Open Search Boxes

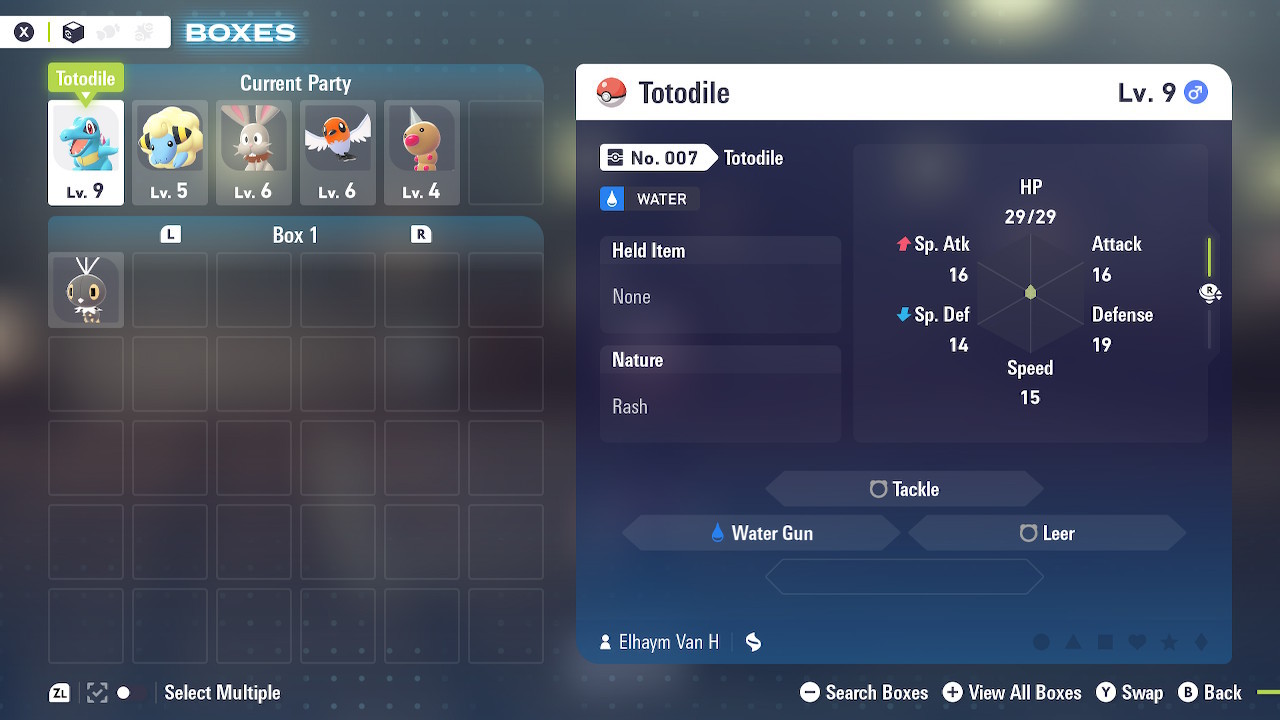865,693
